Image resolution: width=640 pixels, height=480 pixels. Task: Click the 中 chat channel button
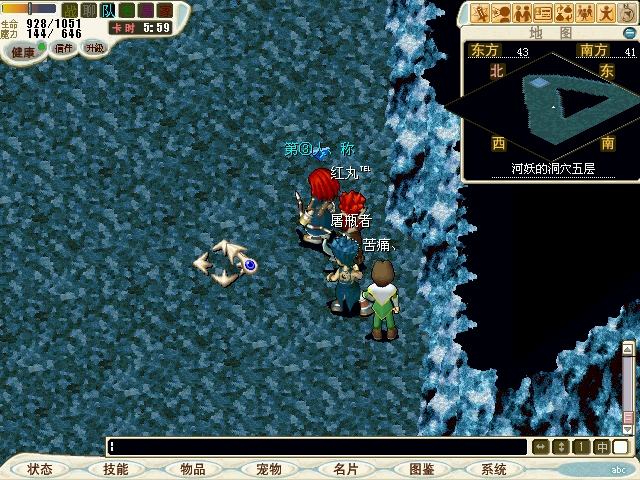coord(602,447)
